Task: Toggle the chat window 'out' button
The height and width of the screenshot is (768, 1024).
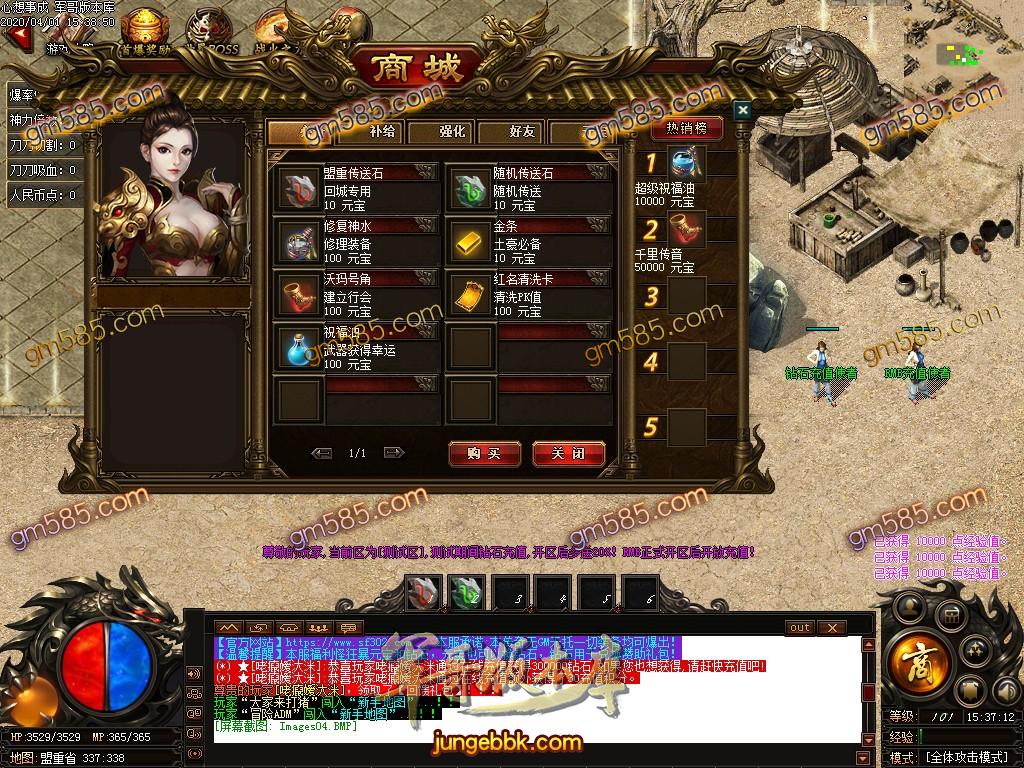Action: pyautogui.click(x=800, y=628)
